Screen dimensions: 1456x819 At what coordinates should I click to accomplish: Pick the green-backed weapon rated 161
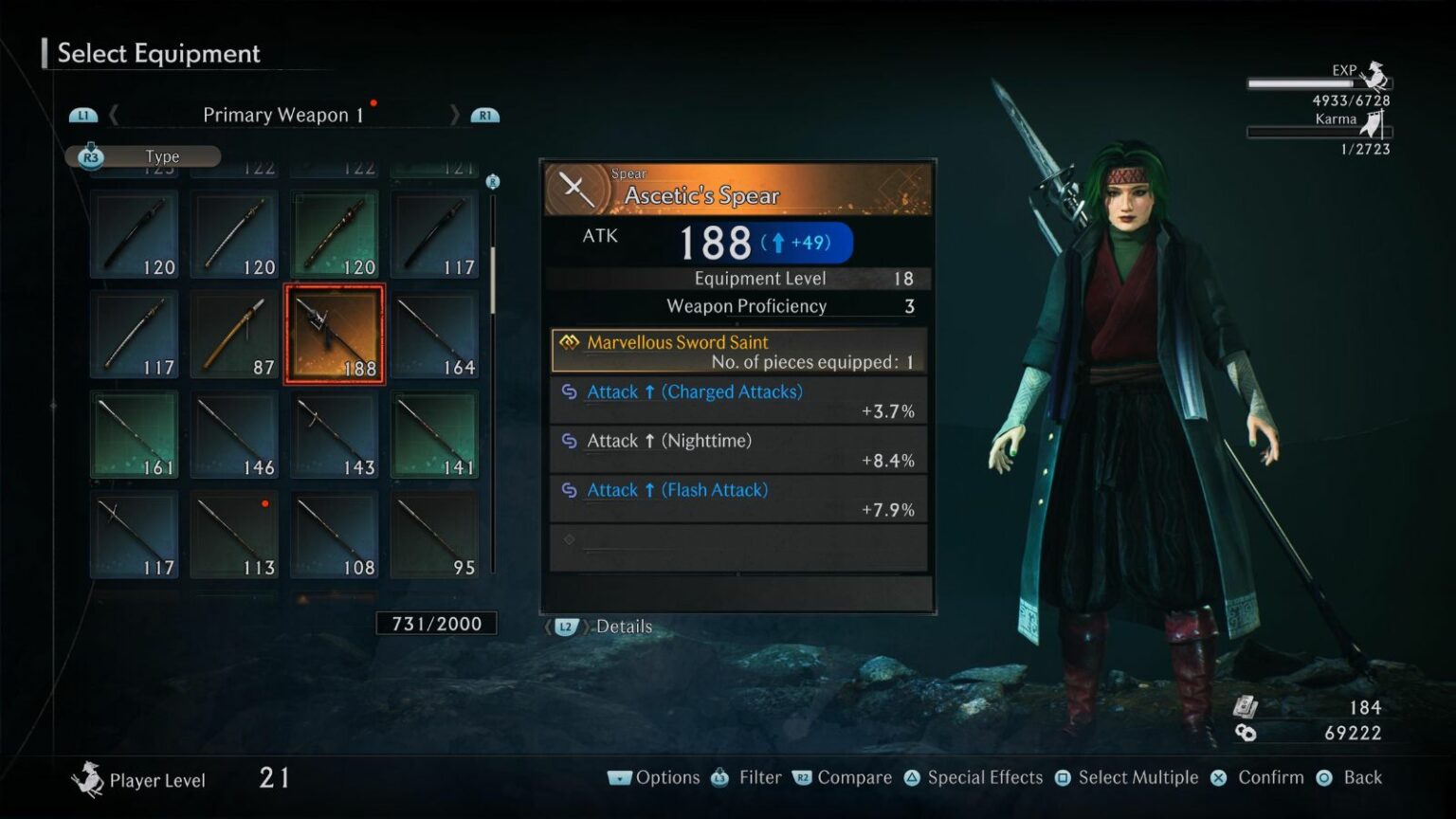point(135,435)
